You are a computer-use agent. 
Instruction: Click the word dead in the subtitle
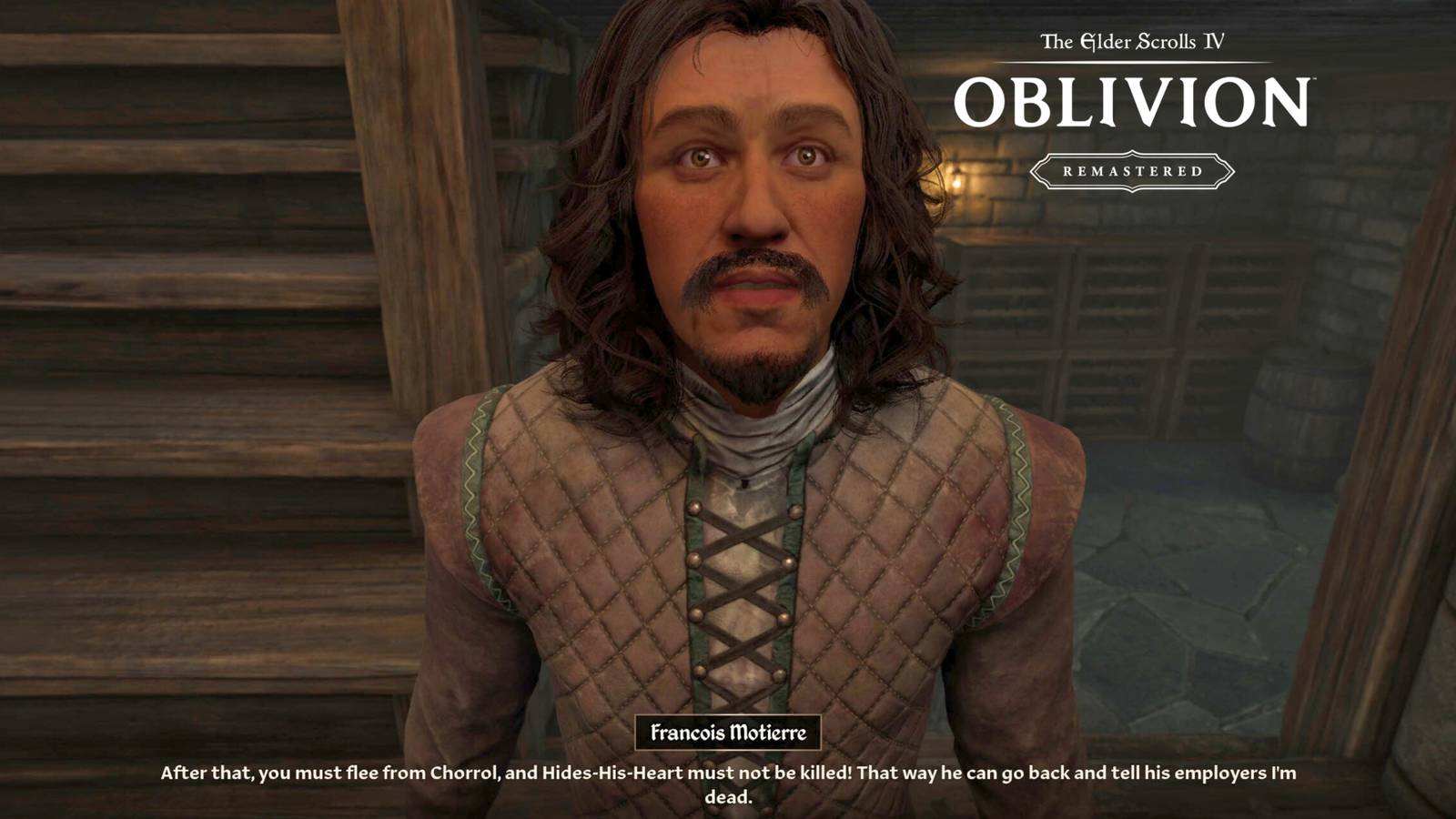tap(728, 792)
